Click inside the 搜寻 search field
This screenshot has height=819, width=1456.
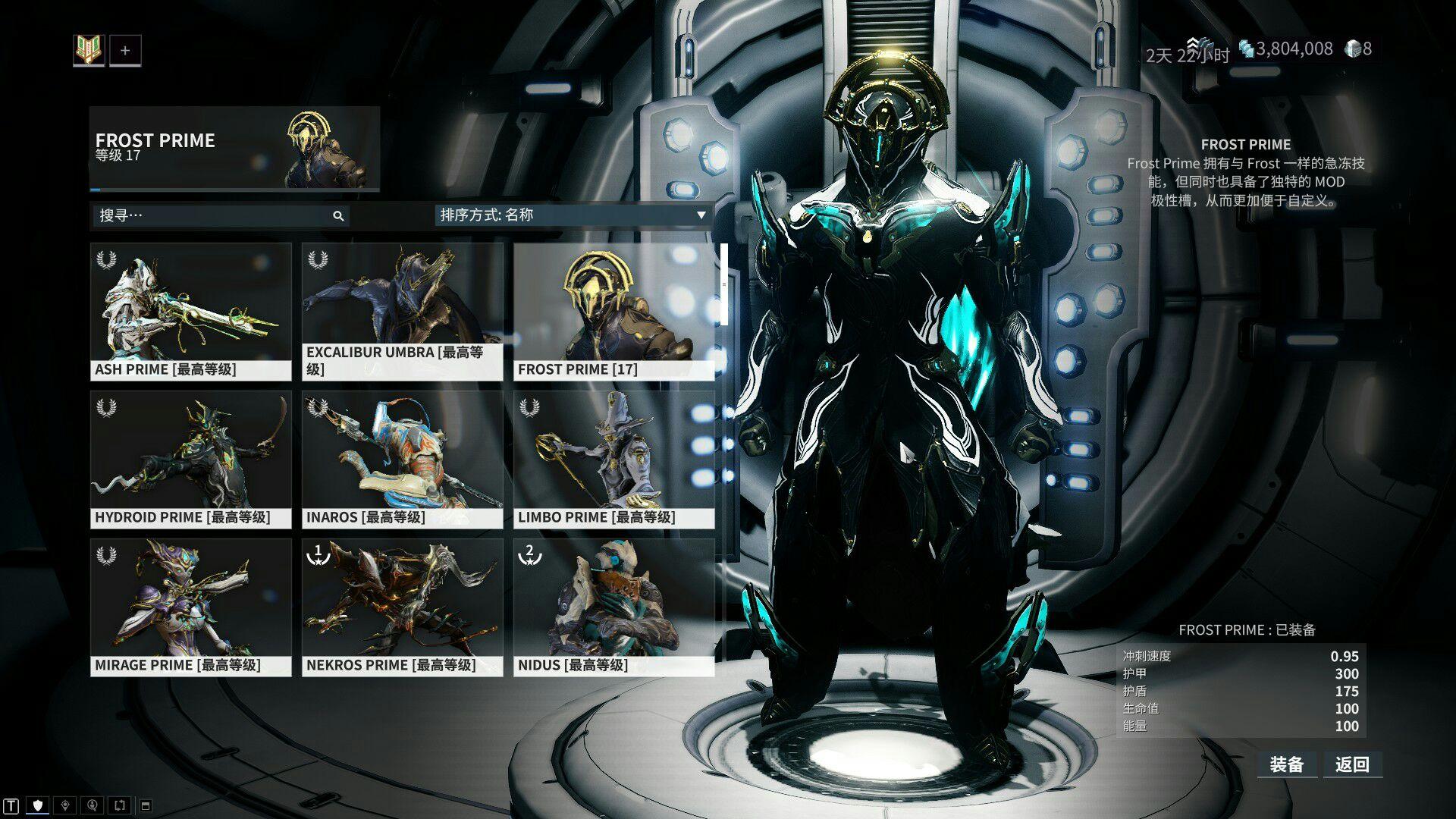pos(190,216)
